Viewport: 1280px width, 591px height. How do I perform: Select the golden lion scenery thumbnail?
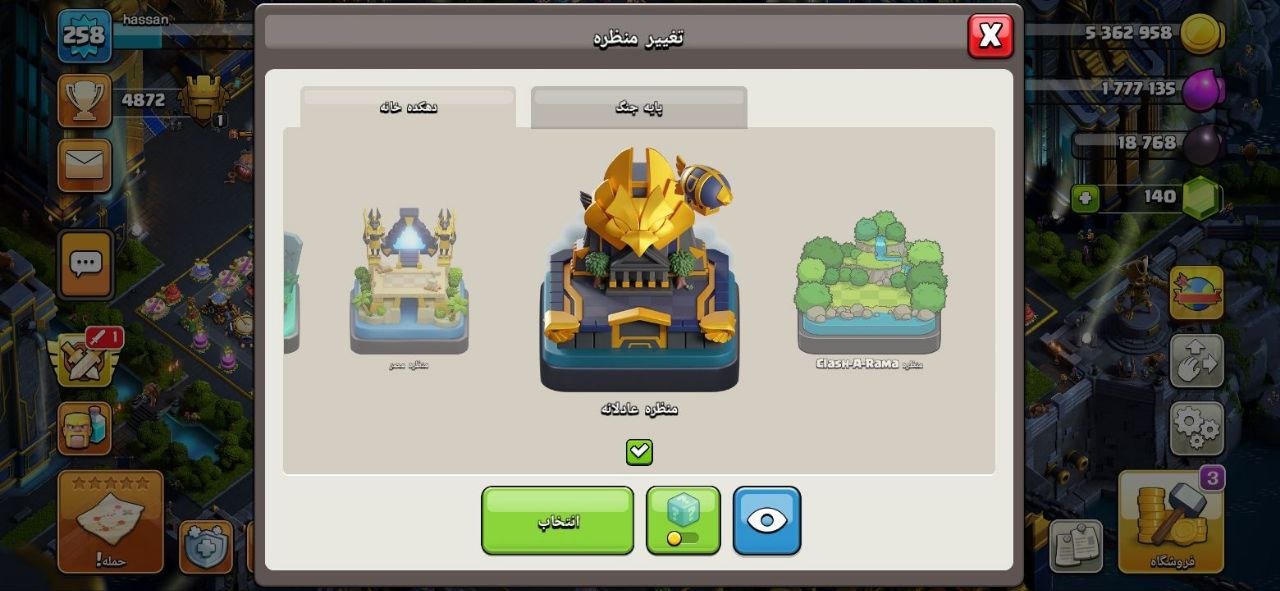coord(639,270)
